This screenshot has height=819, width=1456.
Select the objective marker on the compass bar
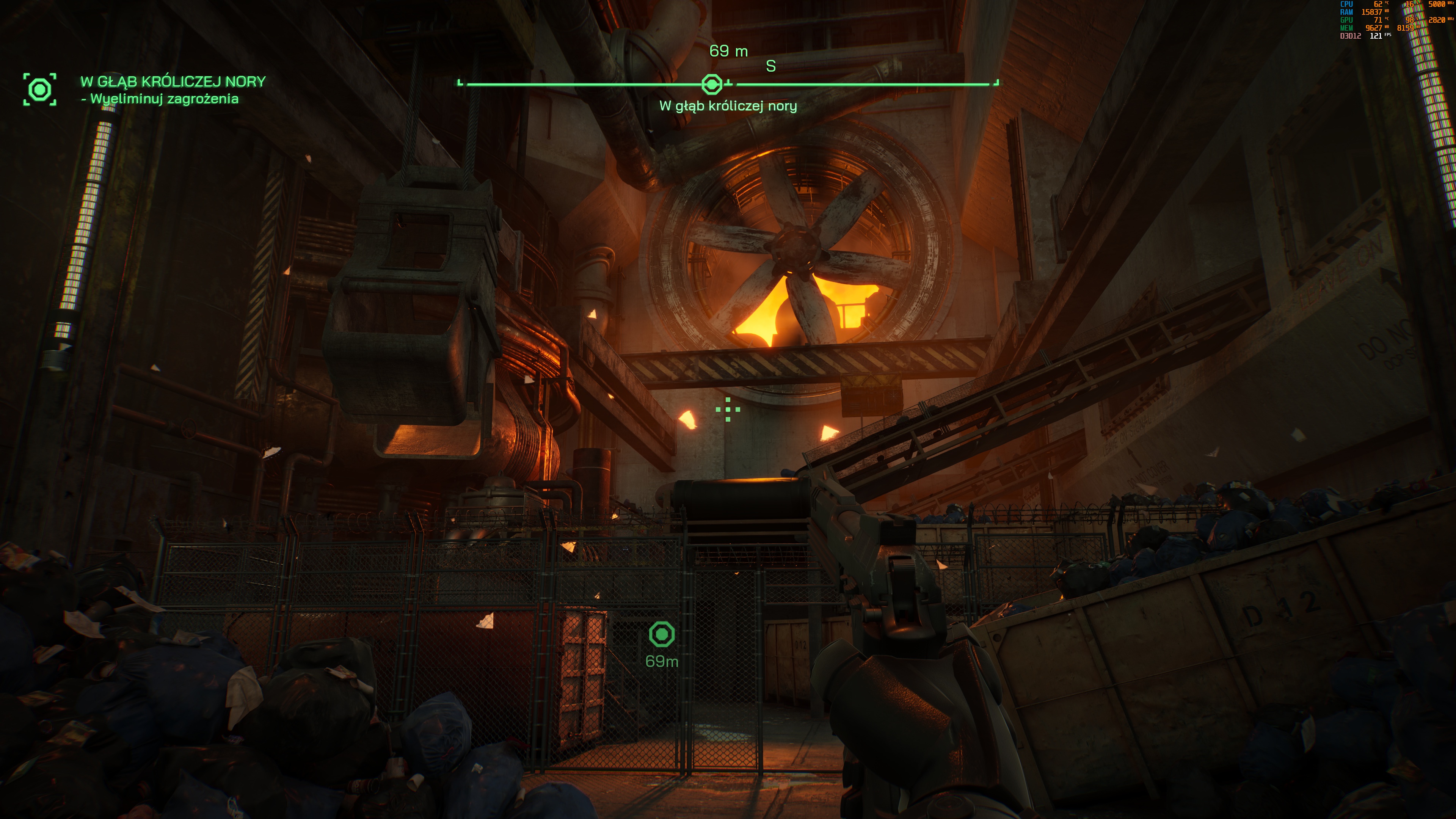(712, 84)
